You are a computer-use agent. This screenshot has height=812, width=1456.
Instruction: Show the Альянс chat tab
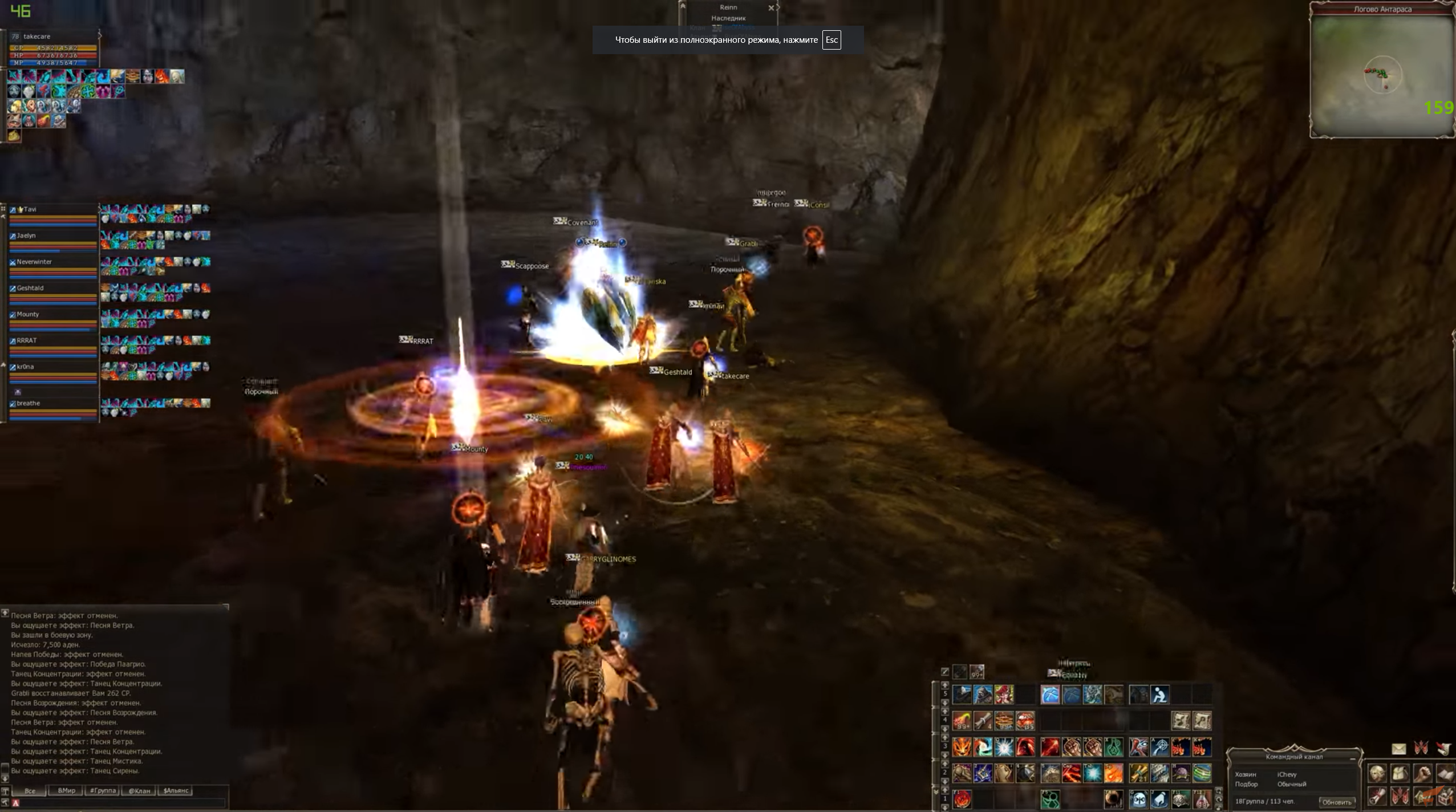[x=176, y=791]
